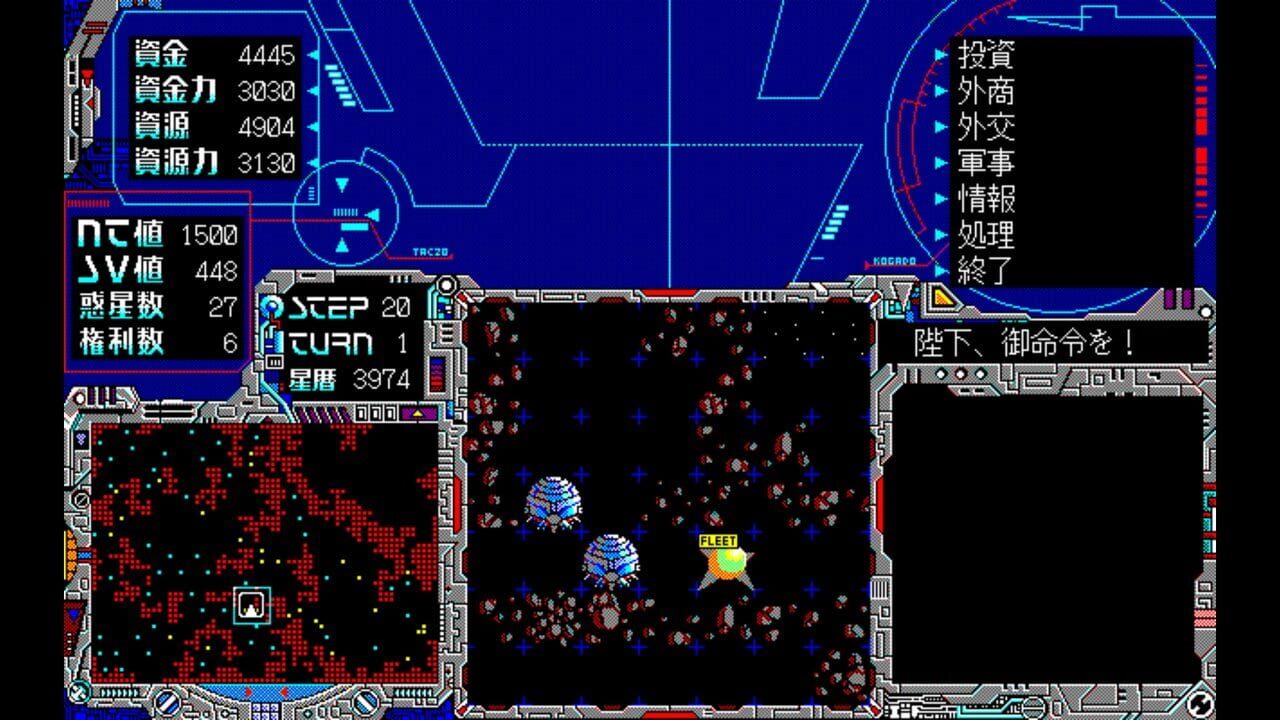Click the striped hazard disc below the galaxy map
Image resolution: width=1280 pixels, height=720 pixels.
(167, 702)
